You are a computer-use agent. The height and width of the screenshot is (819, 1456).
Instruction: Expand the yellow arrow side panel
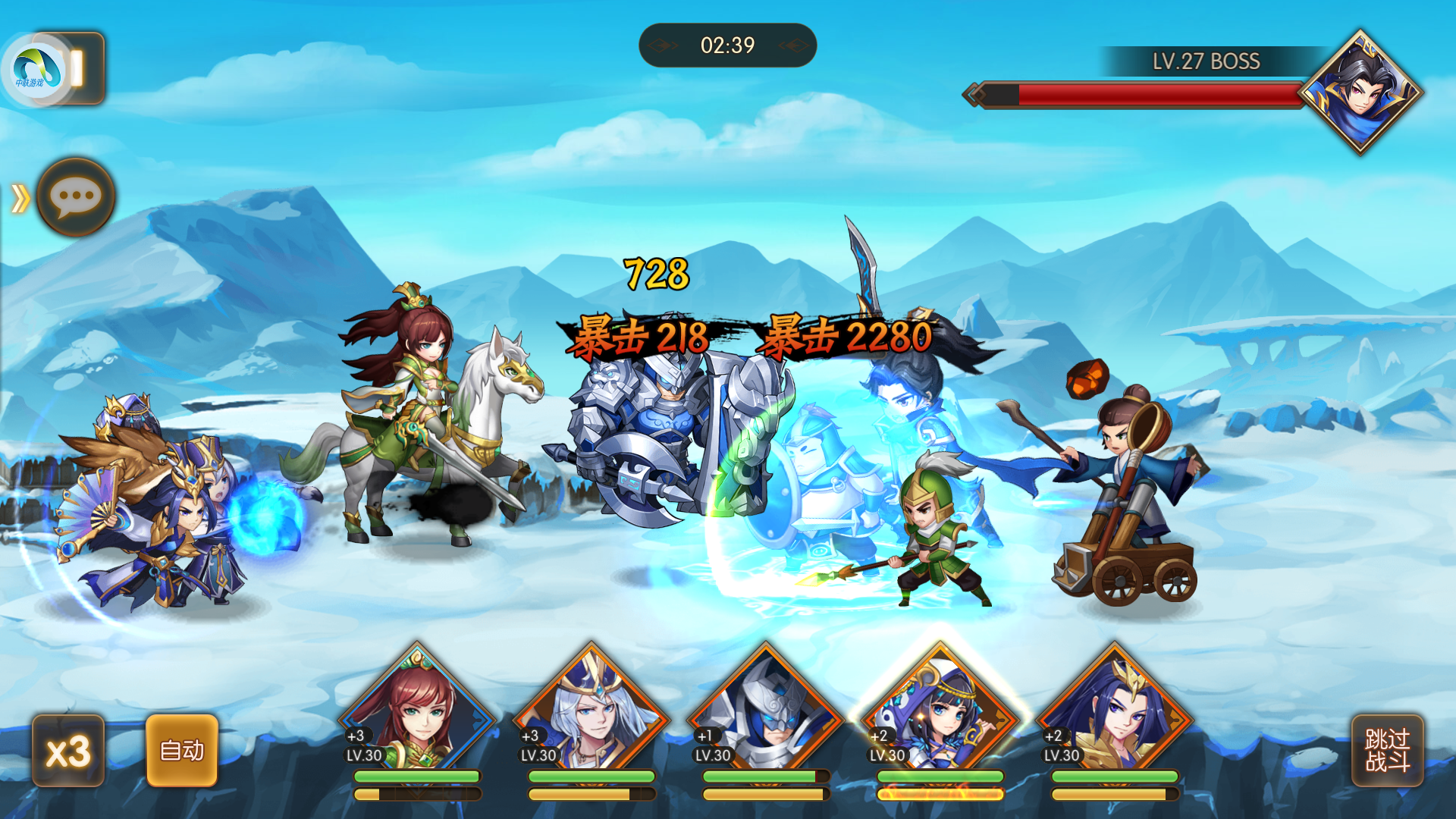(x=20, y=199)
